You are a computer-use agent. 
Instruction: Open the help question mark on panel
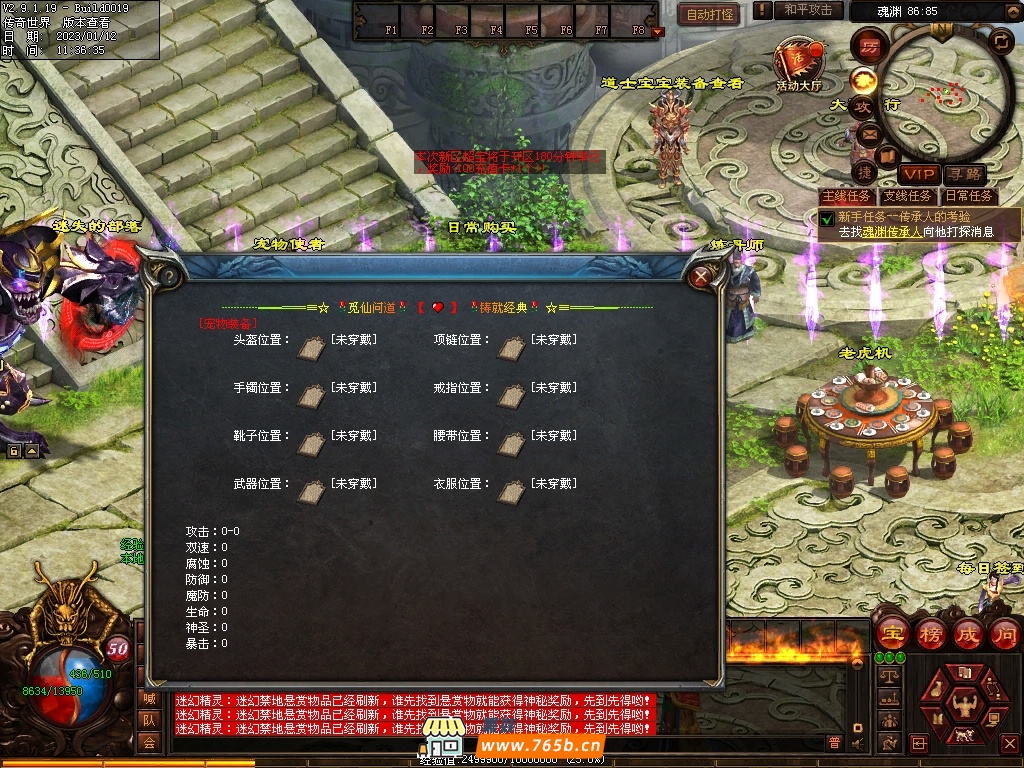[x=167, y=275]
